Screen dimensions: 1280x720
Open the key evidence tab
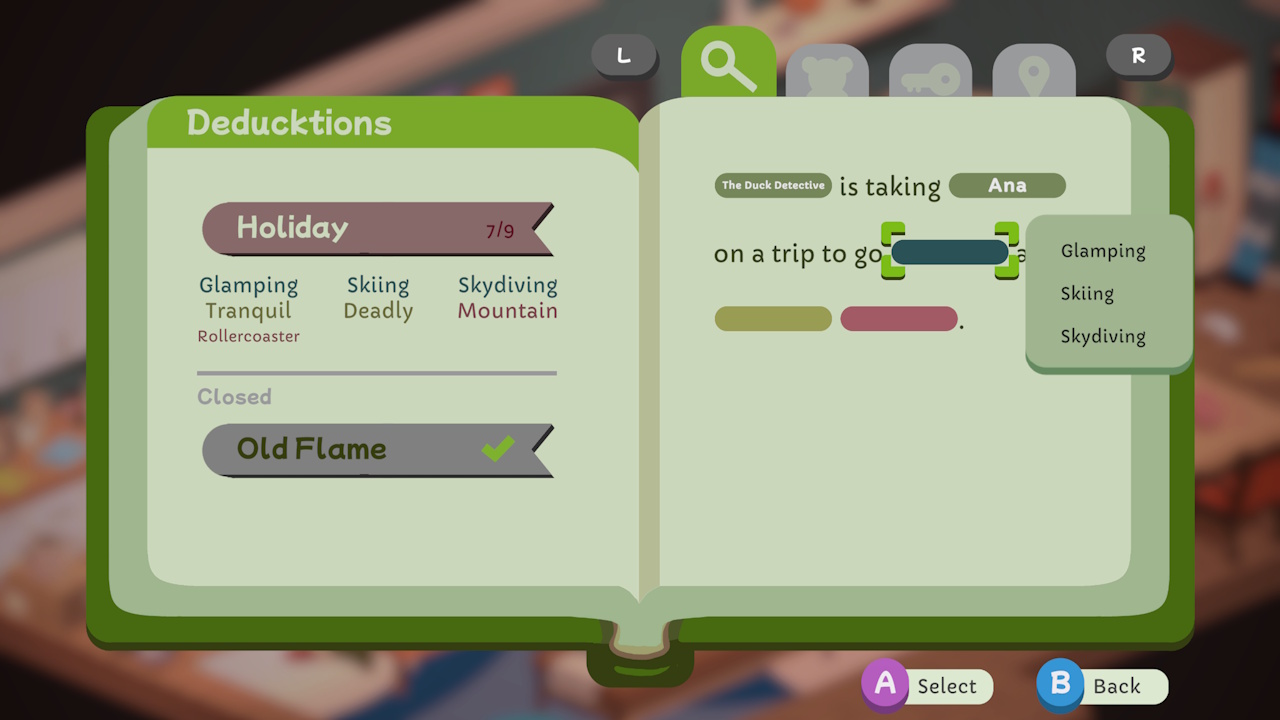pyautogui.click(x=931, y=70)
